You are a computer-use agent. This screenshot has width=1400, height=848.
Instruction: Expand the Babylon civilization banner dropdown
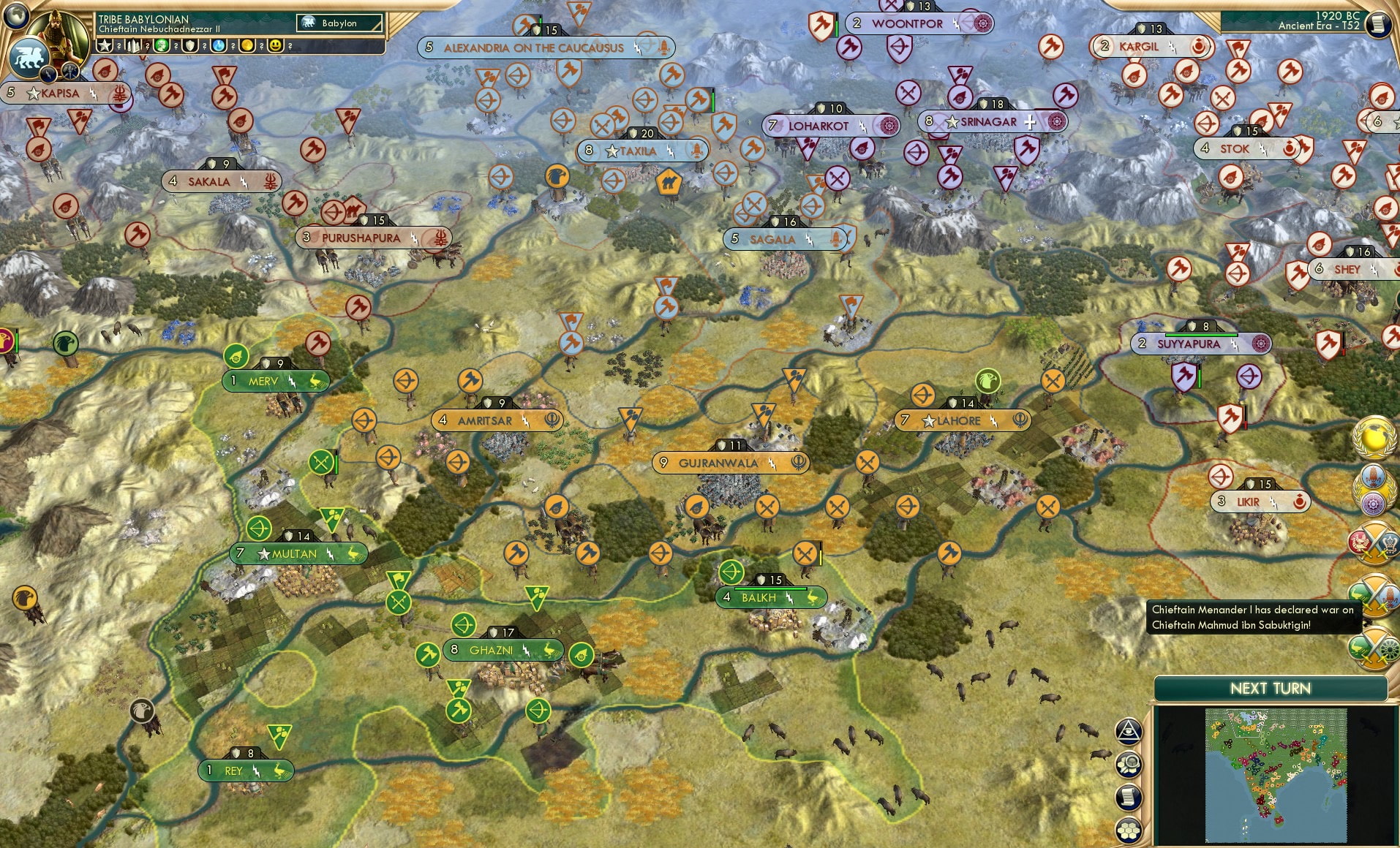(x=340, y=23)
